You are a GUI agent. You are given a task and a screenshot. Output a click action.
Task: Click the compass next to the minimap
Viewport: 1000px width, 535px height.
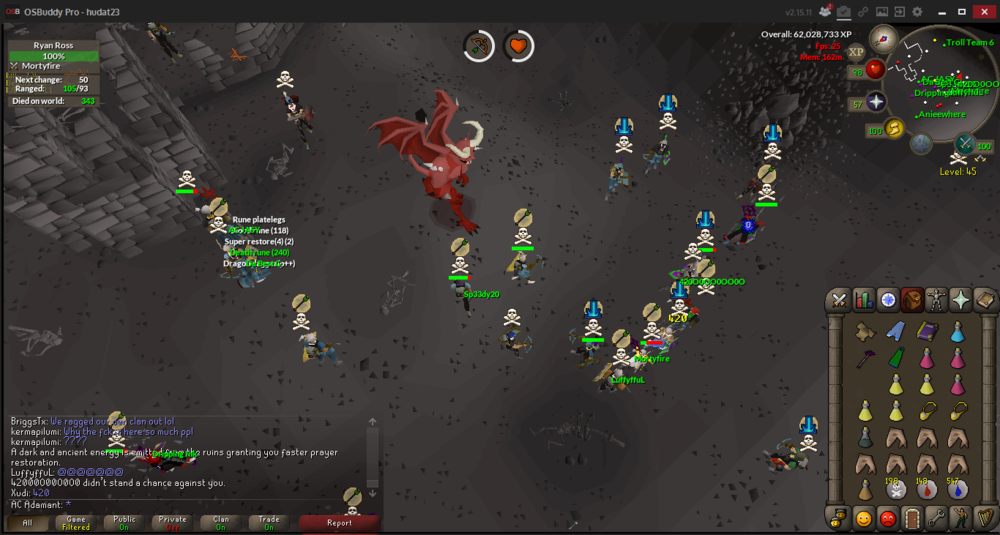tap(882, 39)
